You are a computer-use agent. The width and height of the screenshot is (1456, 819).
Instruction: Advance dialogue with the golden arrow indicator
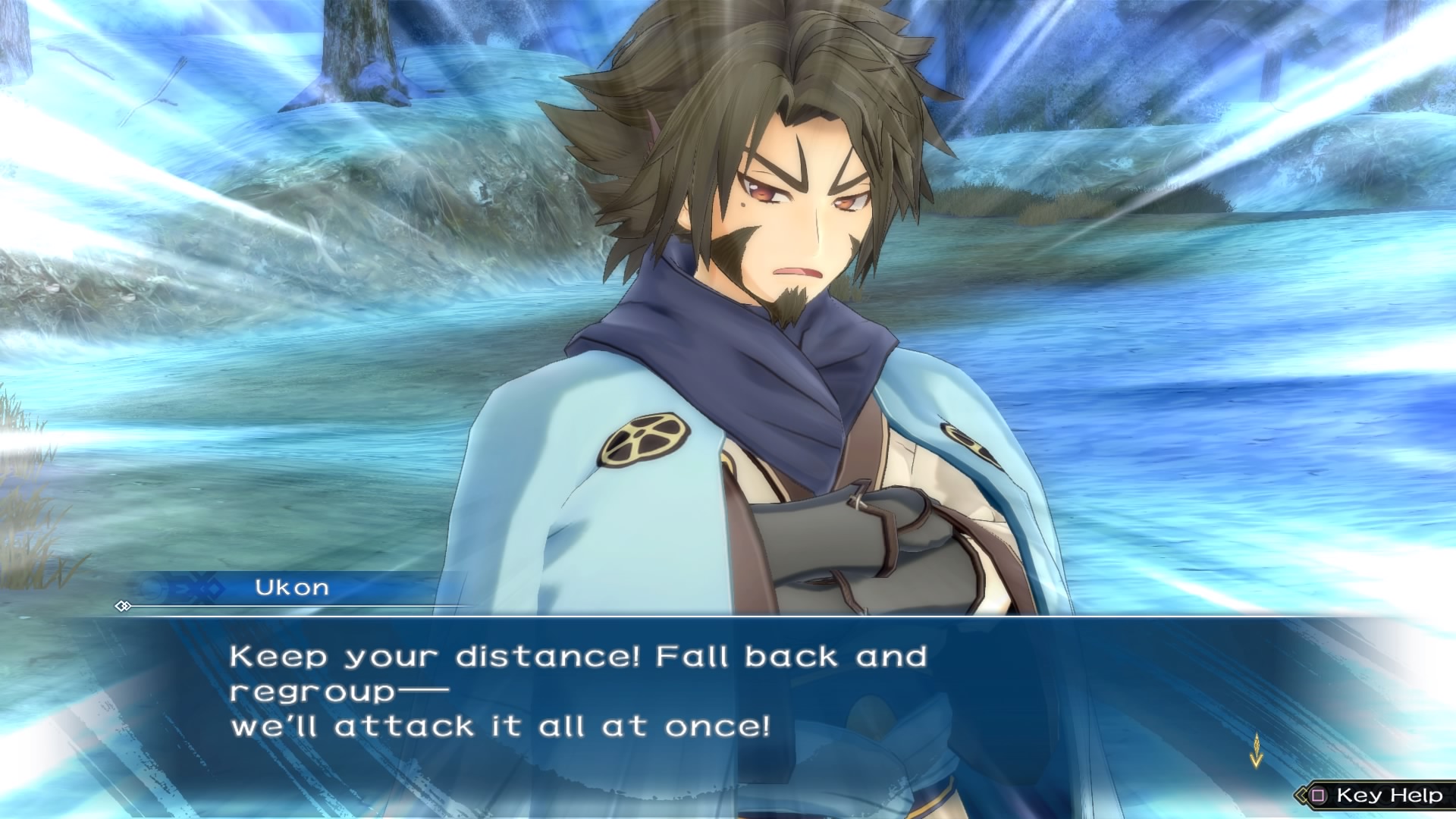[x=1256, y=750]
